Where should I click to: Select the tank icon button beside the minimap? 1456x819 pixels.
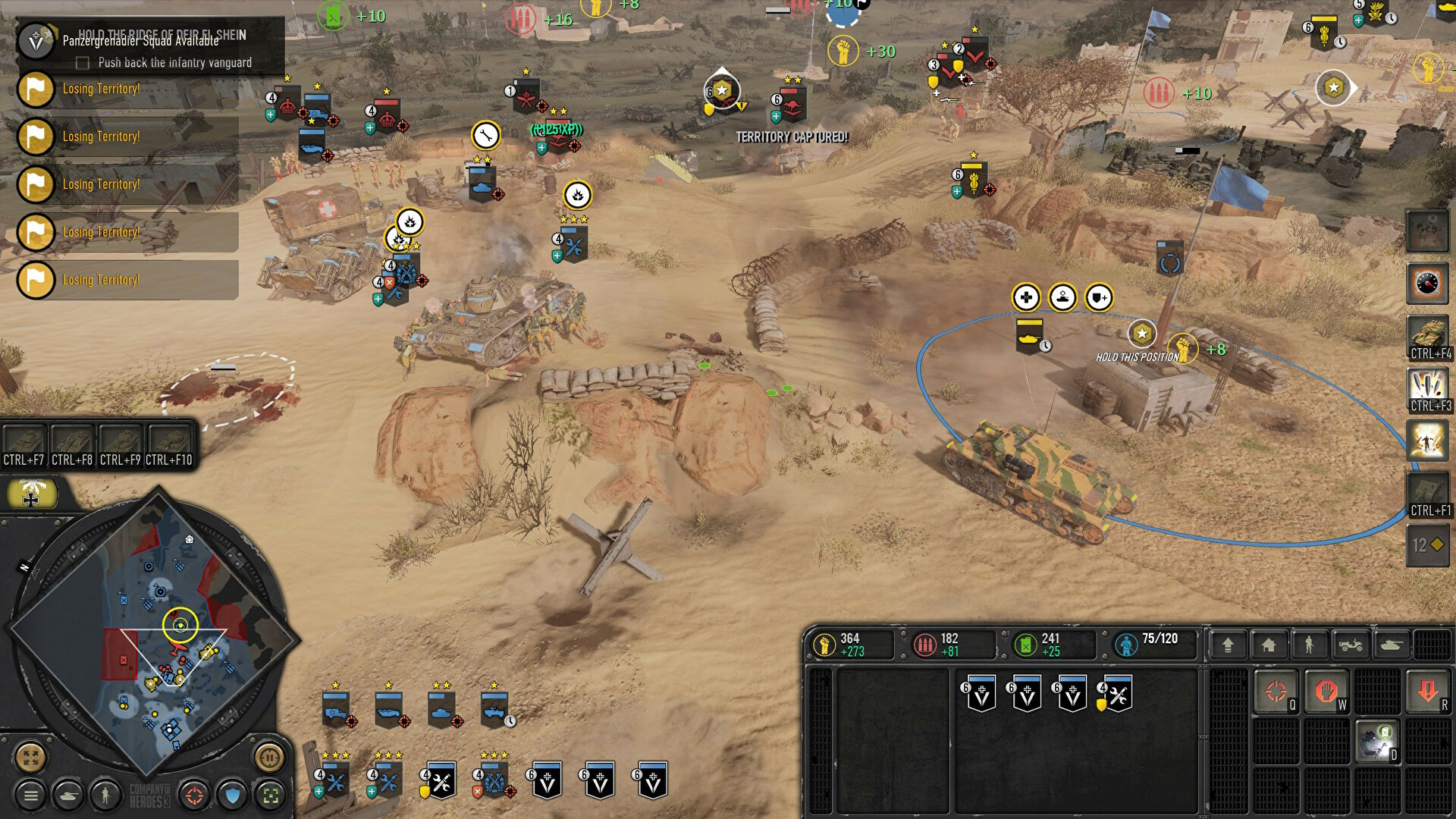[68, 795]
